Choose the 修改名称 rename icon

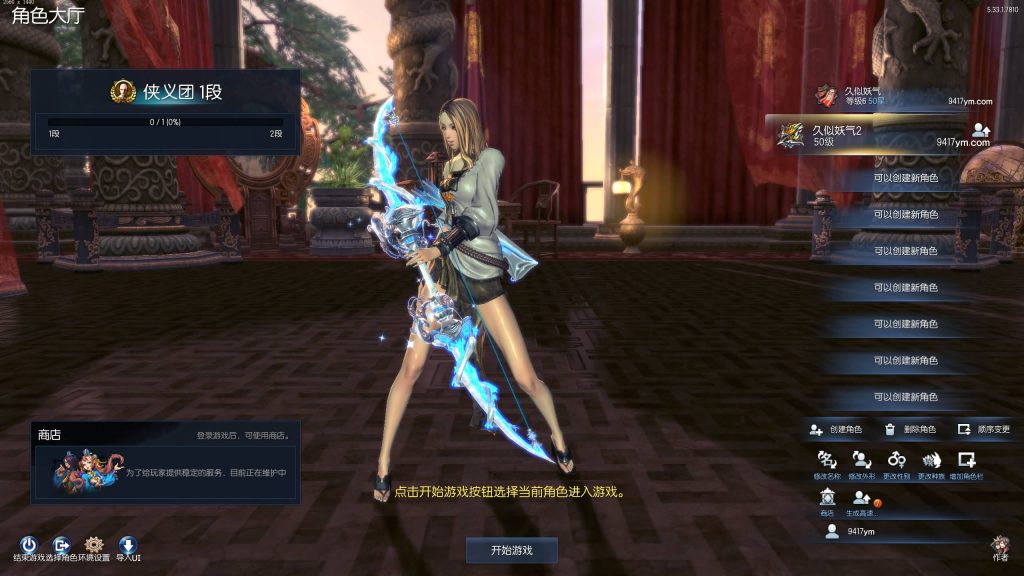pos(828,461)
